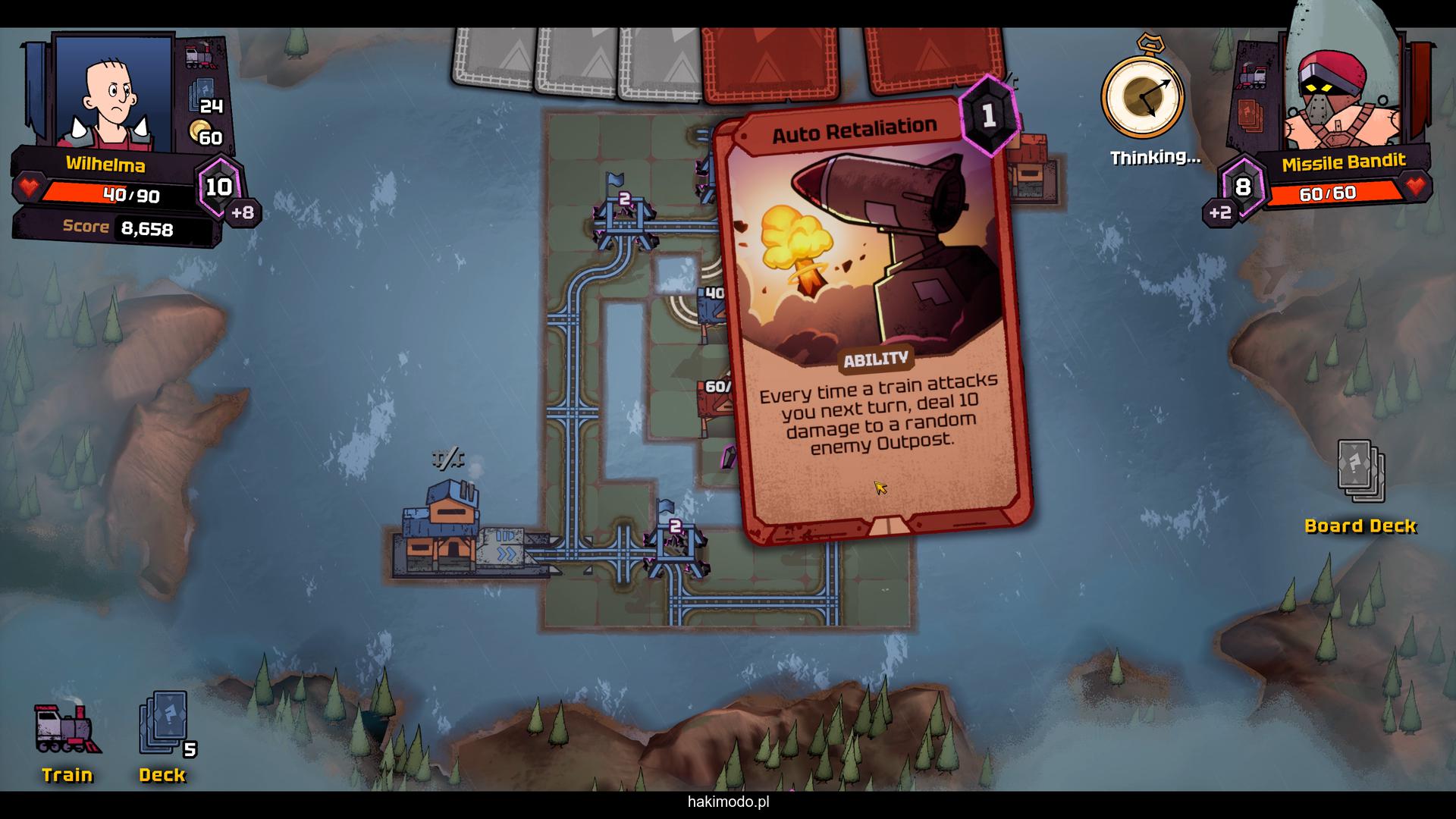
Task: Select the upper blue flag outpost tile
Action: [x=623, y=216]
